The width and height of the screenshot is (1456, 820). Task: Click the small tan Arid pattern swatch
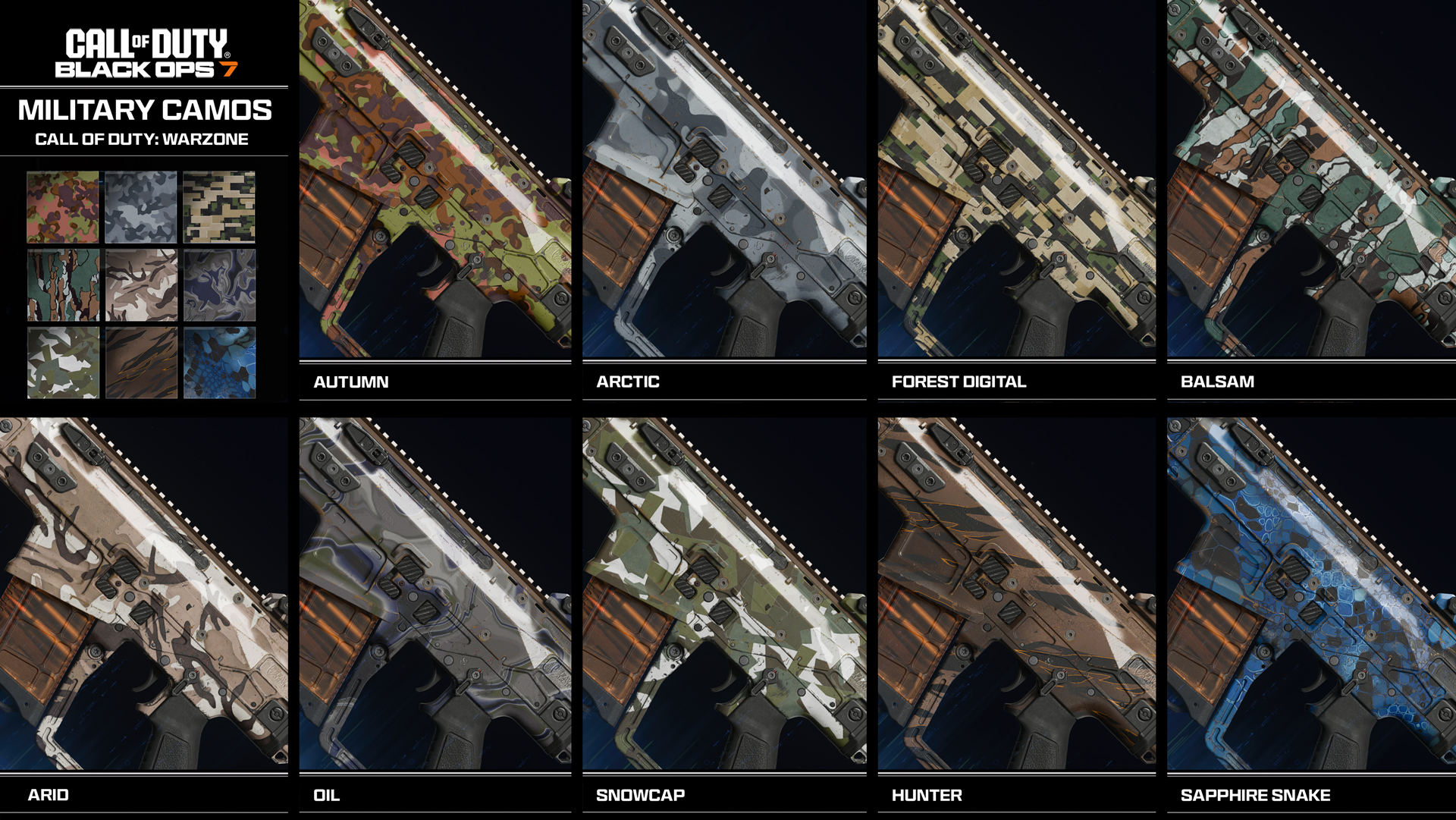tap(141, 285)
